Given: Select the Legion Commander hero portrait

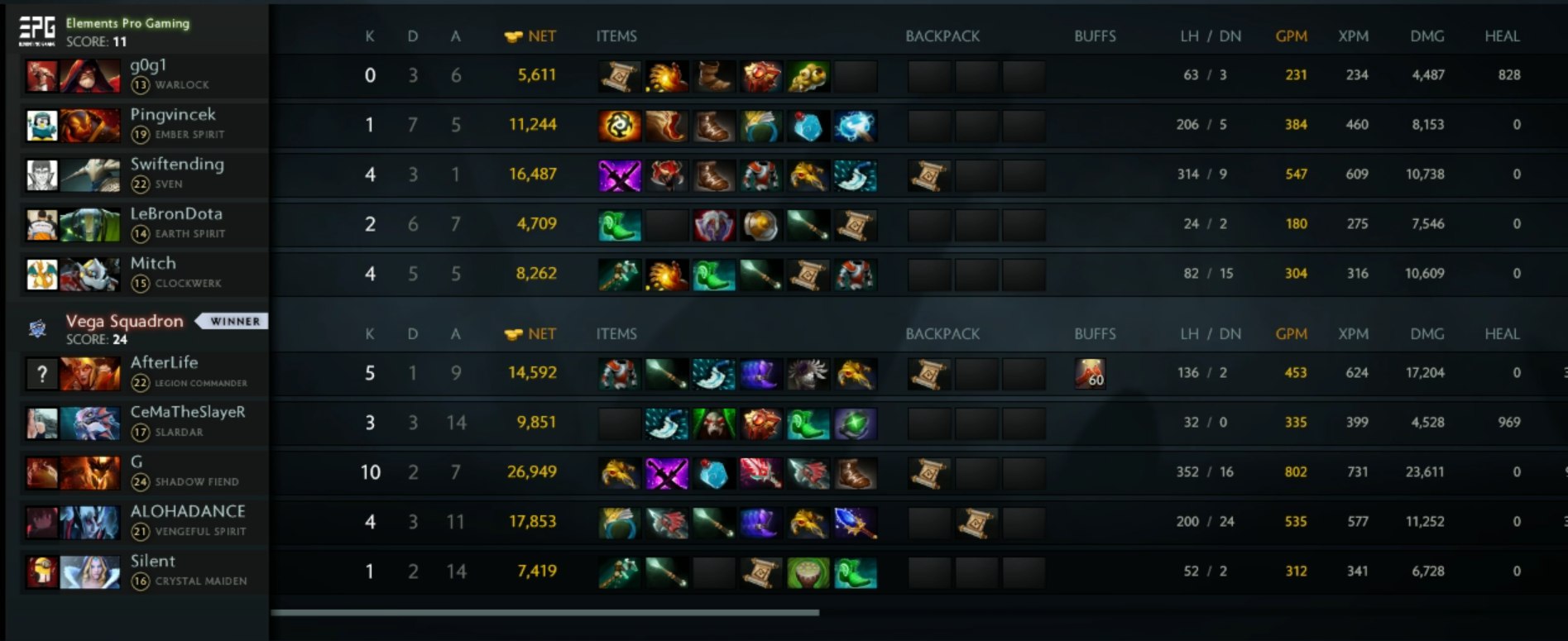Looking at the screenshot, I should pos(89,373).
